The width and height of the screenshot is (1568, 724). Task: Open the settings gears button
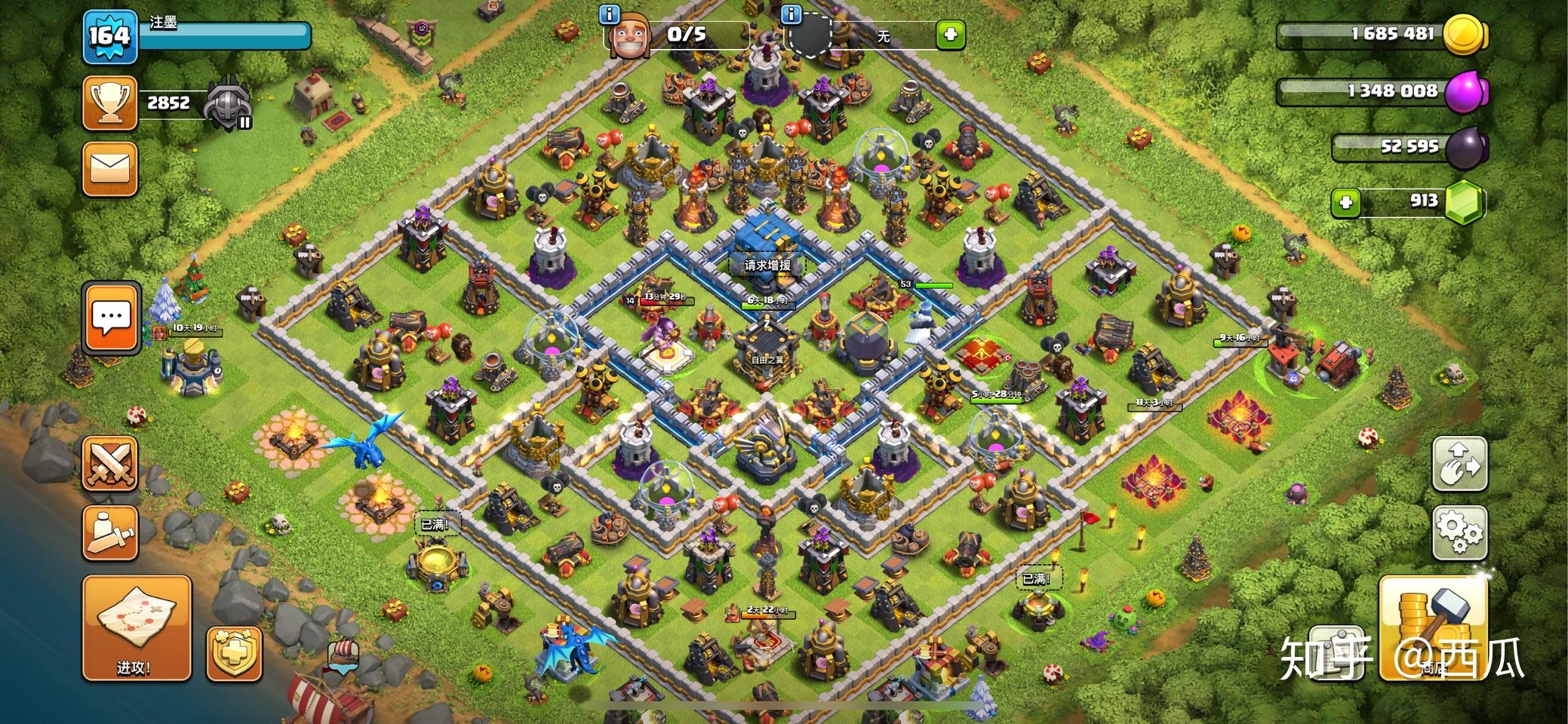[x=1459, y=532]
